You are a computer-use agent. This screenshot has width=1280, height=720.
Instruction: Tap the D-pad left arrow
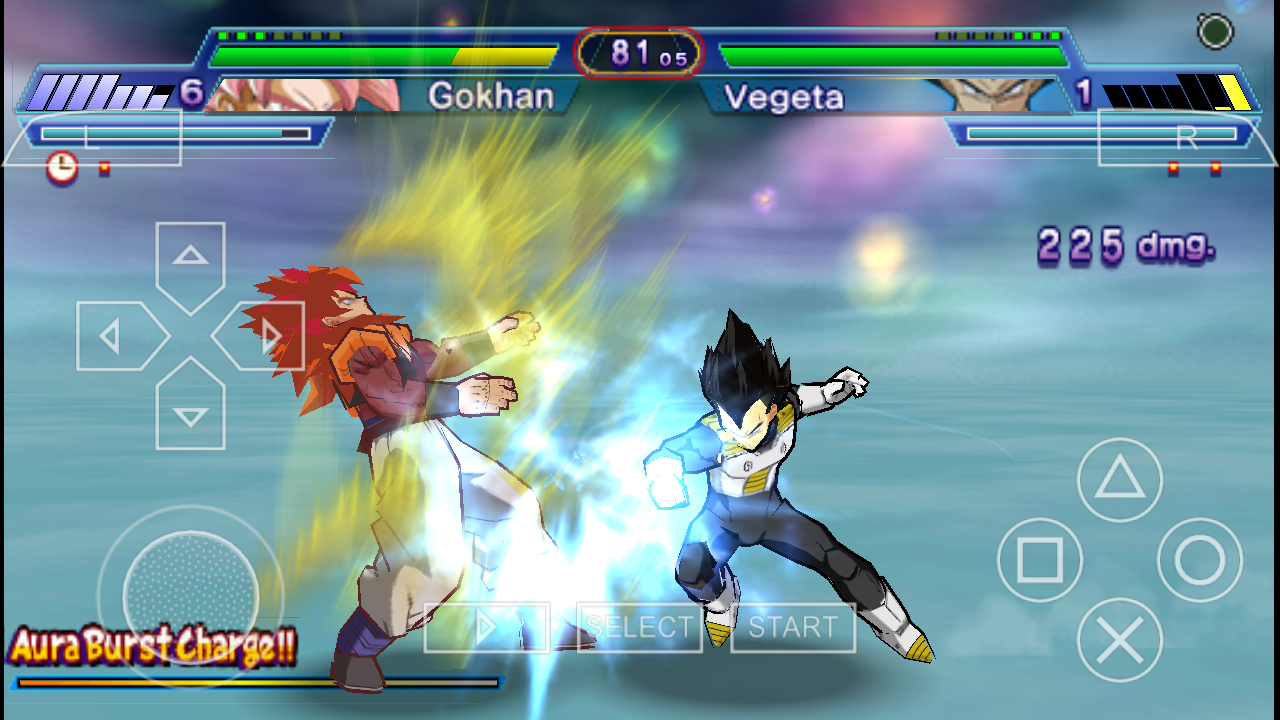pyautogui.click(x=117, y=336)
